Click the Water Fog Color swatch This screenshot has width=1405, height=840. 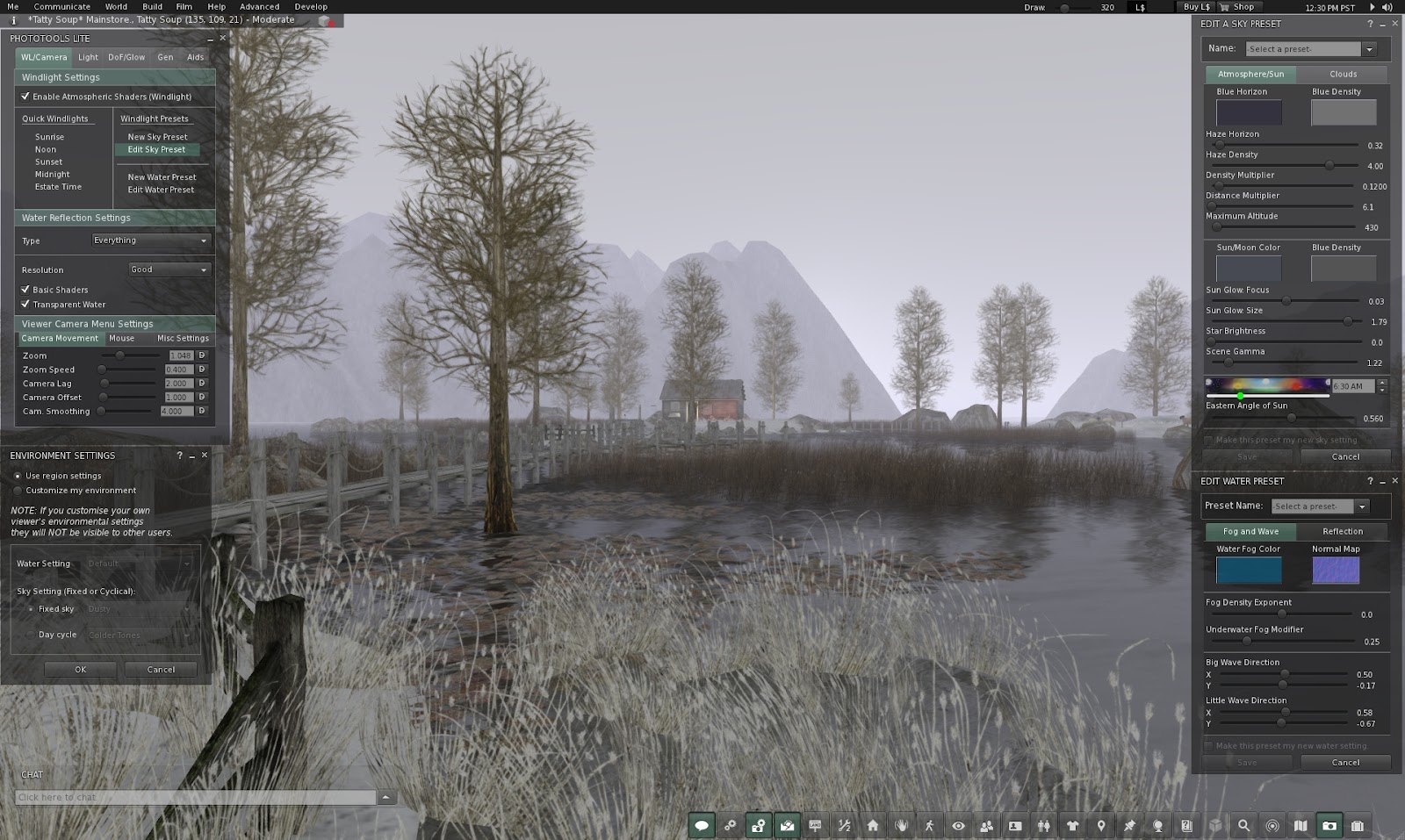pyautogui.click(x=1248, y=570)
